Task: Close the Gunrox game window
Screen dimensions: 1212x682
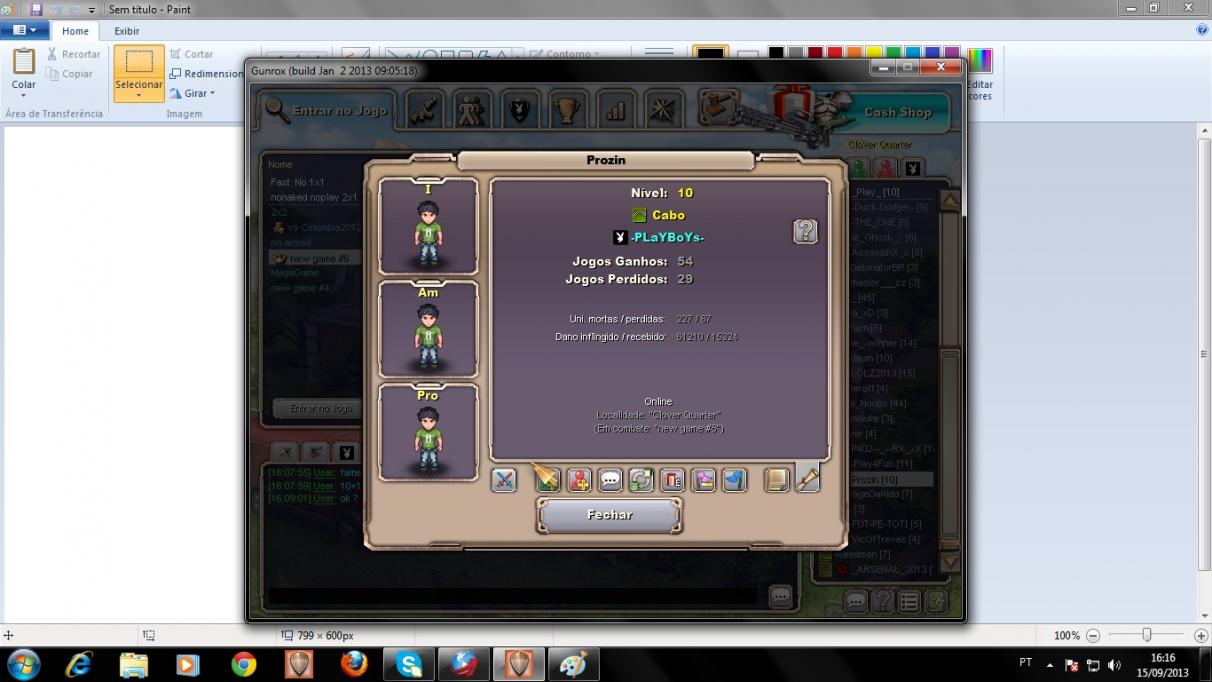Action: (940, 67)
